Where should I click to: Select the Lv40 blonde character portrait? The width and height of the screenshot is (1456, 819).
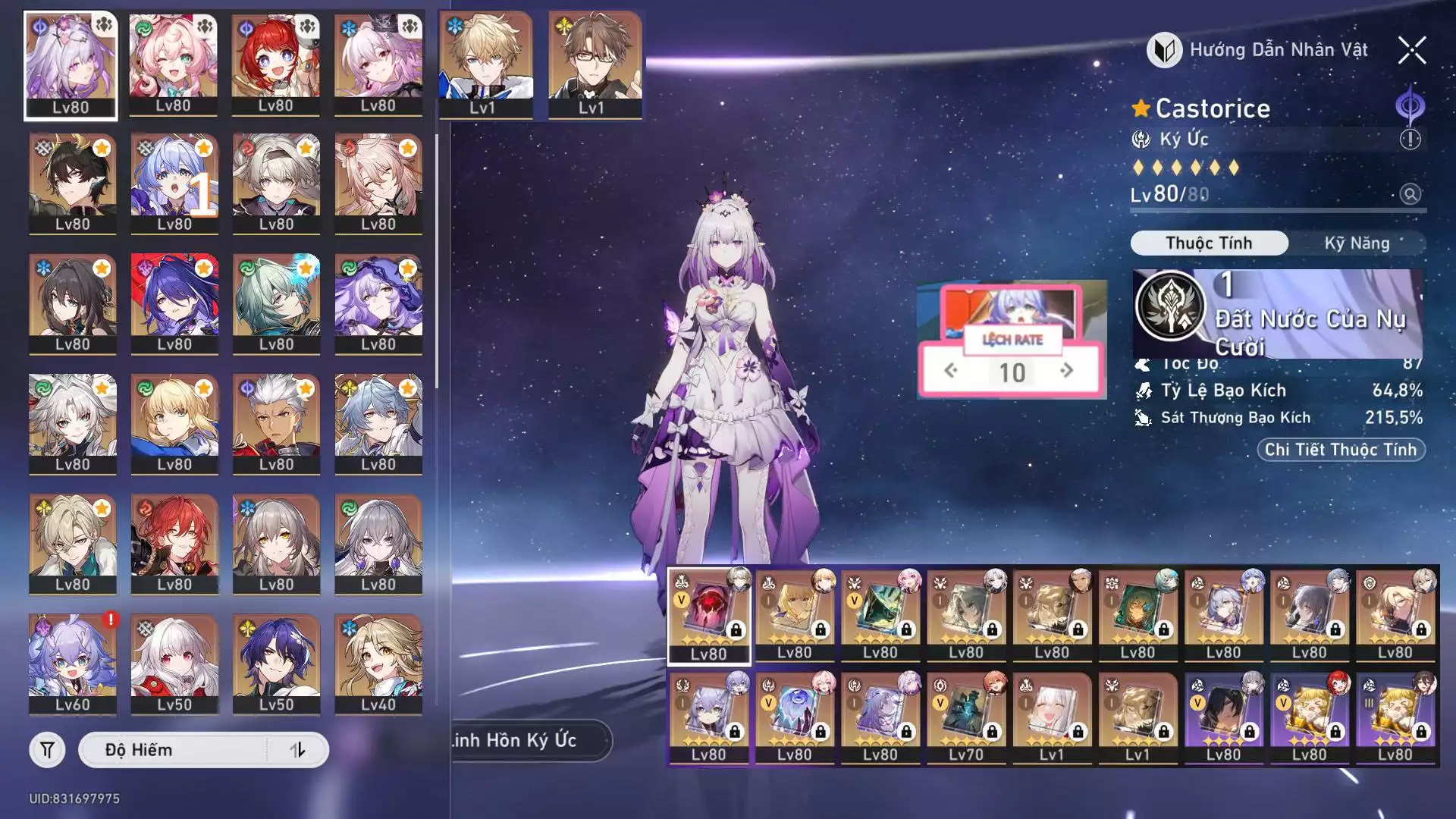point(378,664)
